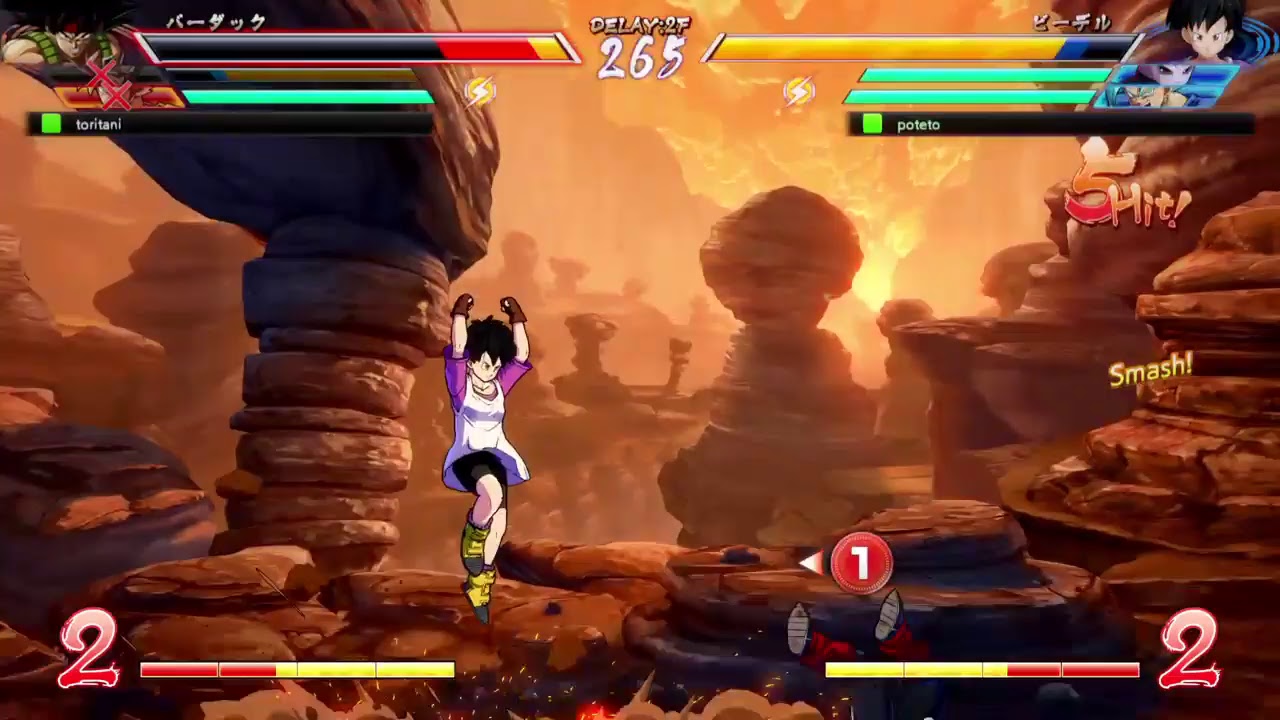Click the round timer showing 265
This screenshot has width=1280, height=720.
tap(640, 60)
